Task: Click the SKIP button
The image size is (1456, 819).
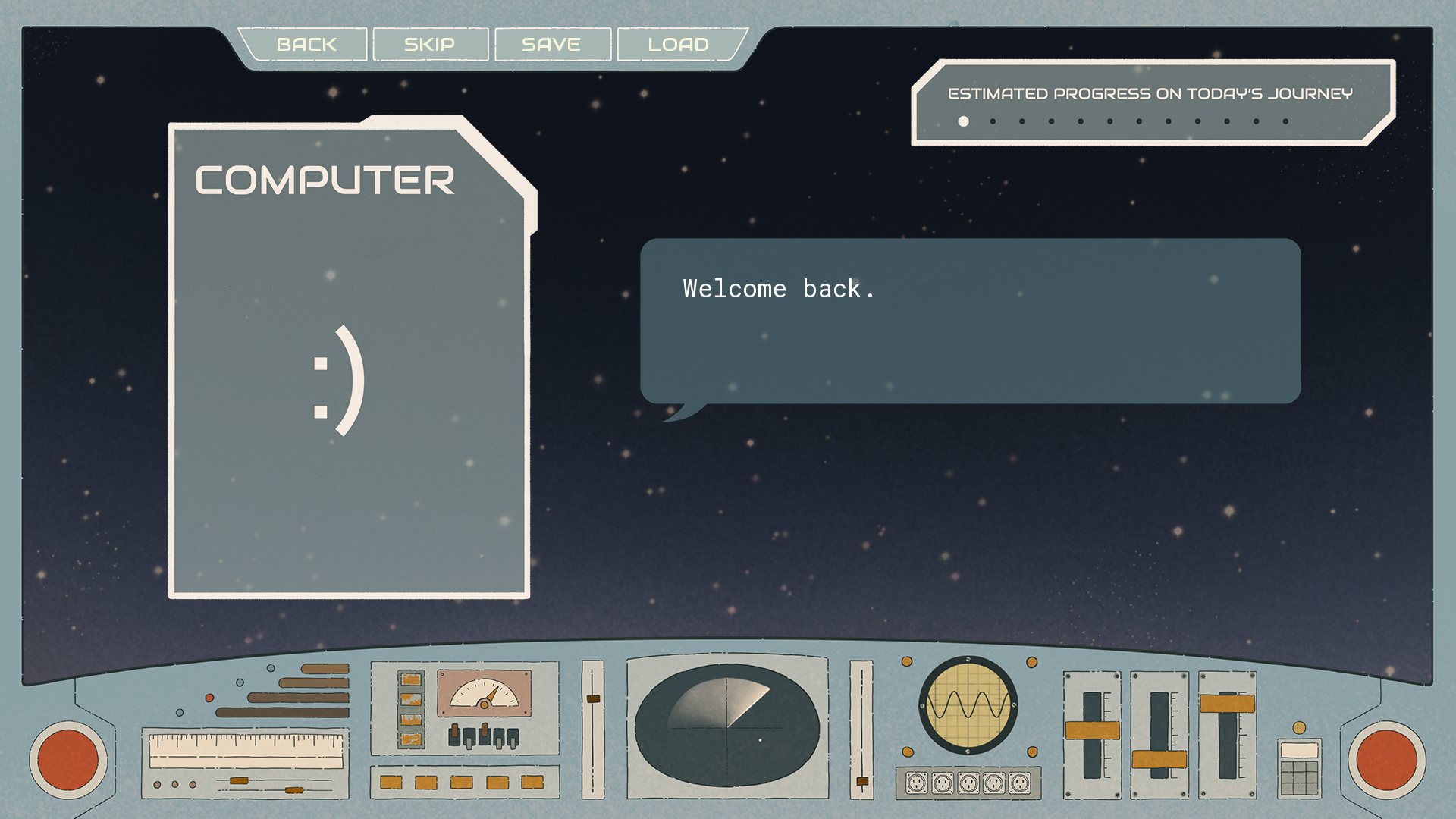Action: click(x=430, y=45)
